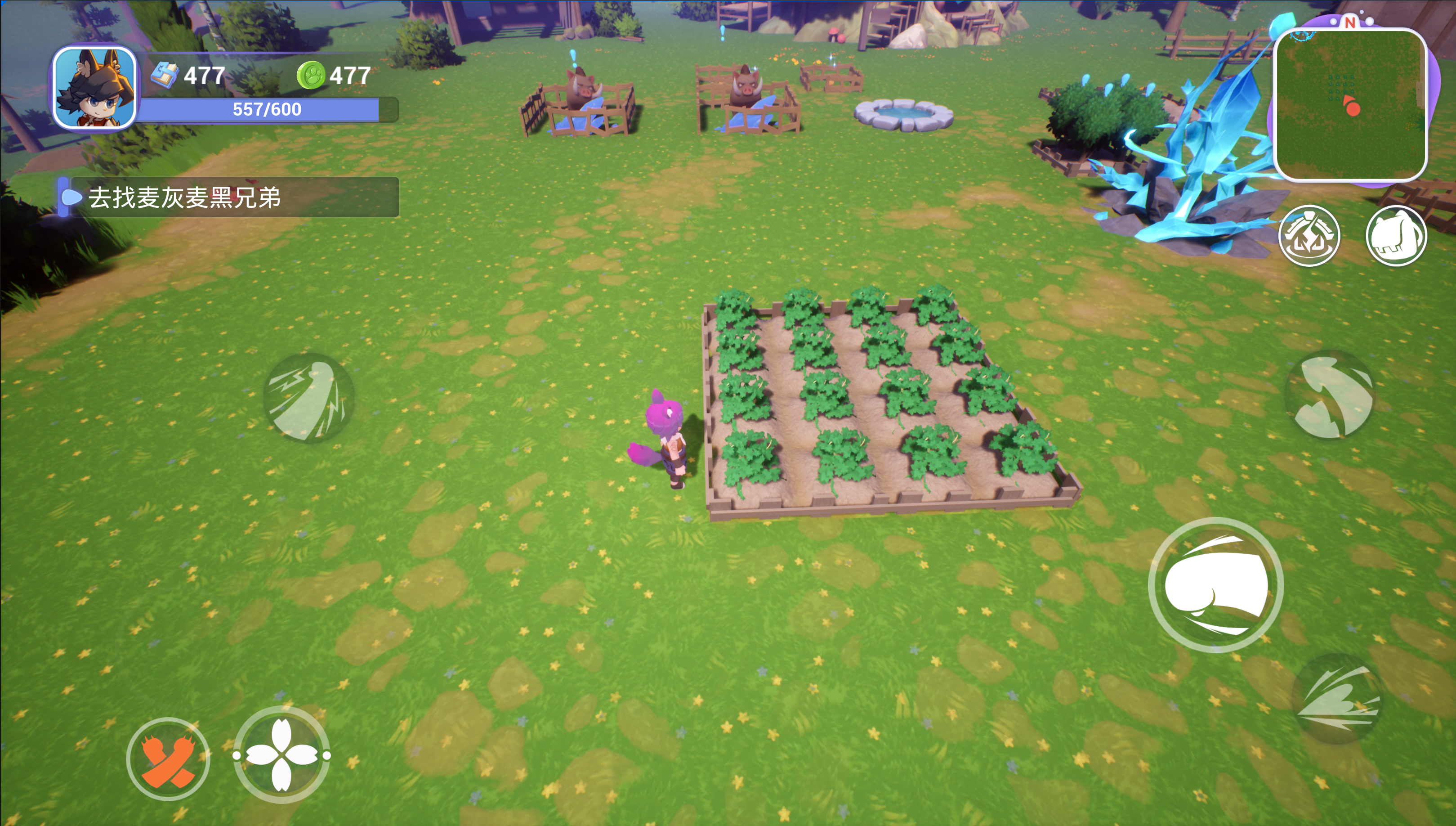Open the backpack inventory
Viewport: 1456px width, 826px height.
click(x=1396, y=235)
